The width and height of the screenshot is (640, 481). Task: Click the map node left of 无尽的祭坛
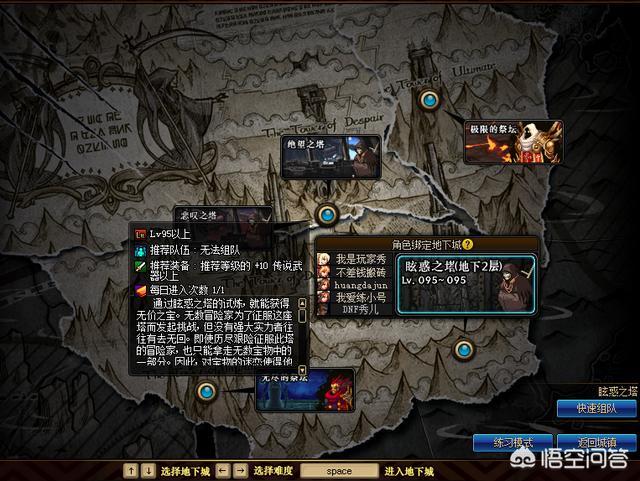[206, 390]
